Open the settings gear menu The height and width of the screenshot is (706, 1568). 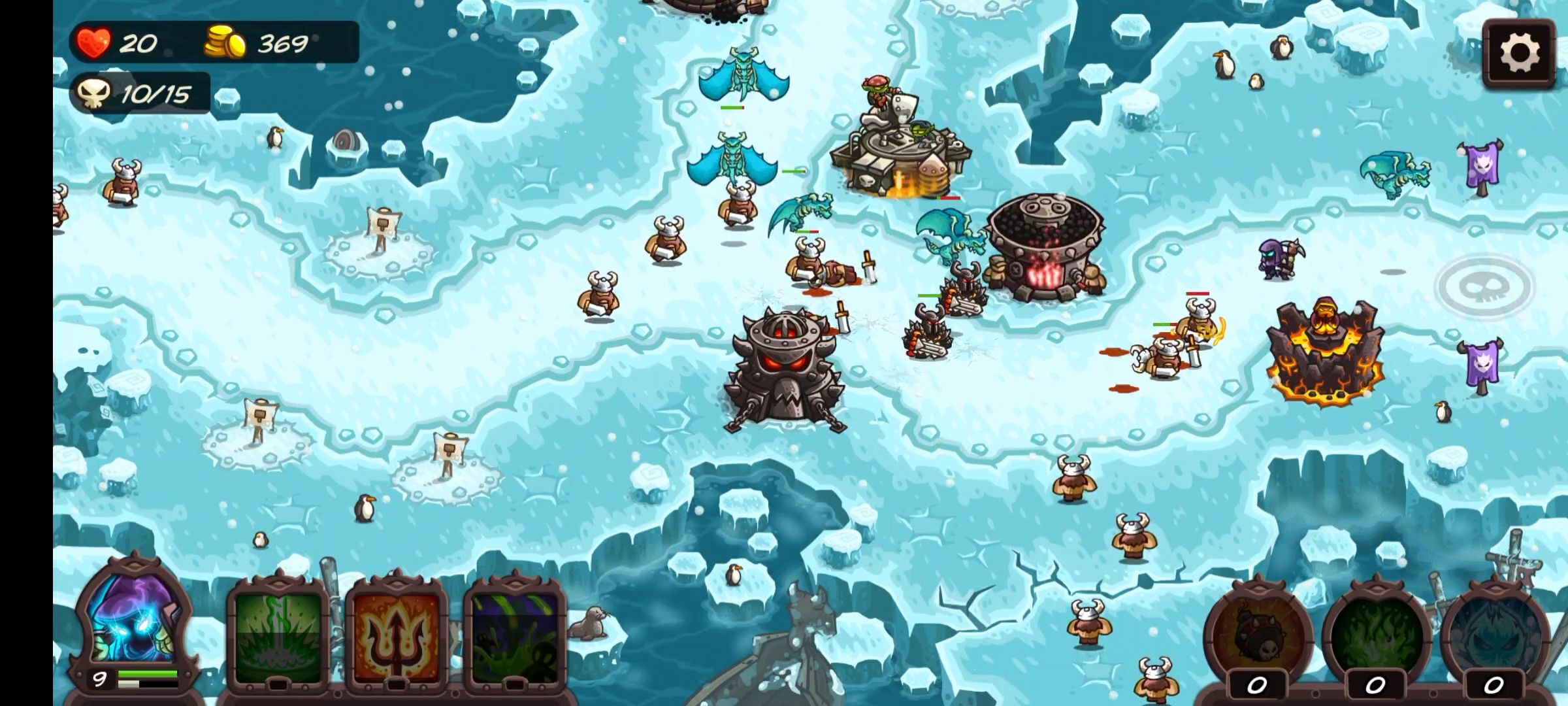coord(1518,53)
